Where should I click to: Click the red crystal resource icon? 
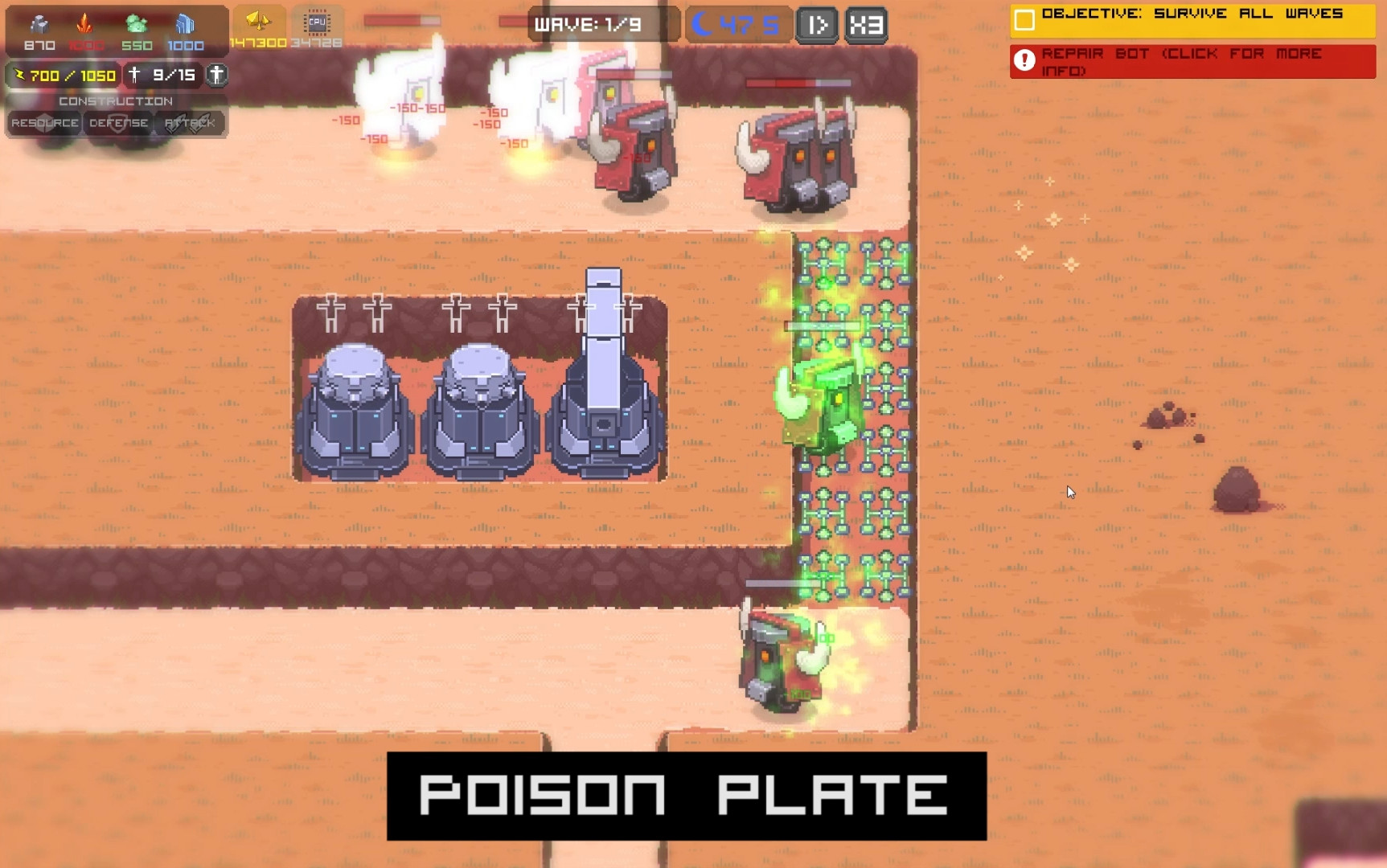[x=84, y=23]
